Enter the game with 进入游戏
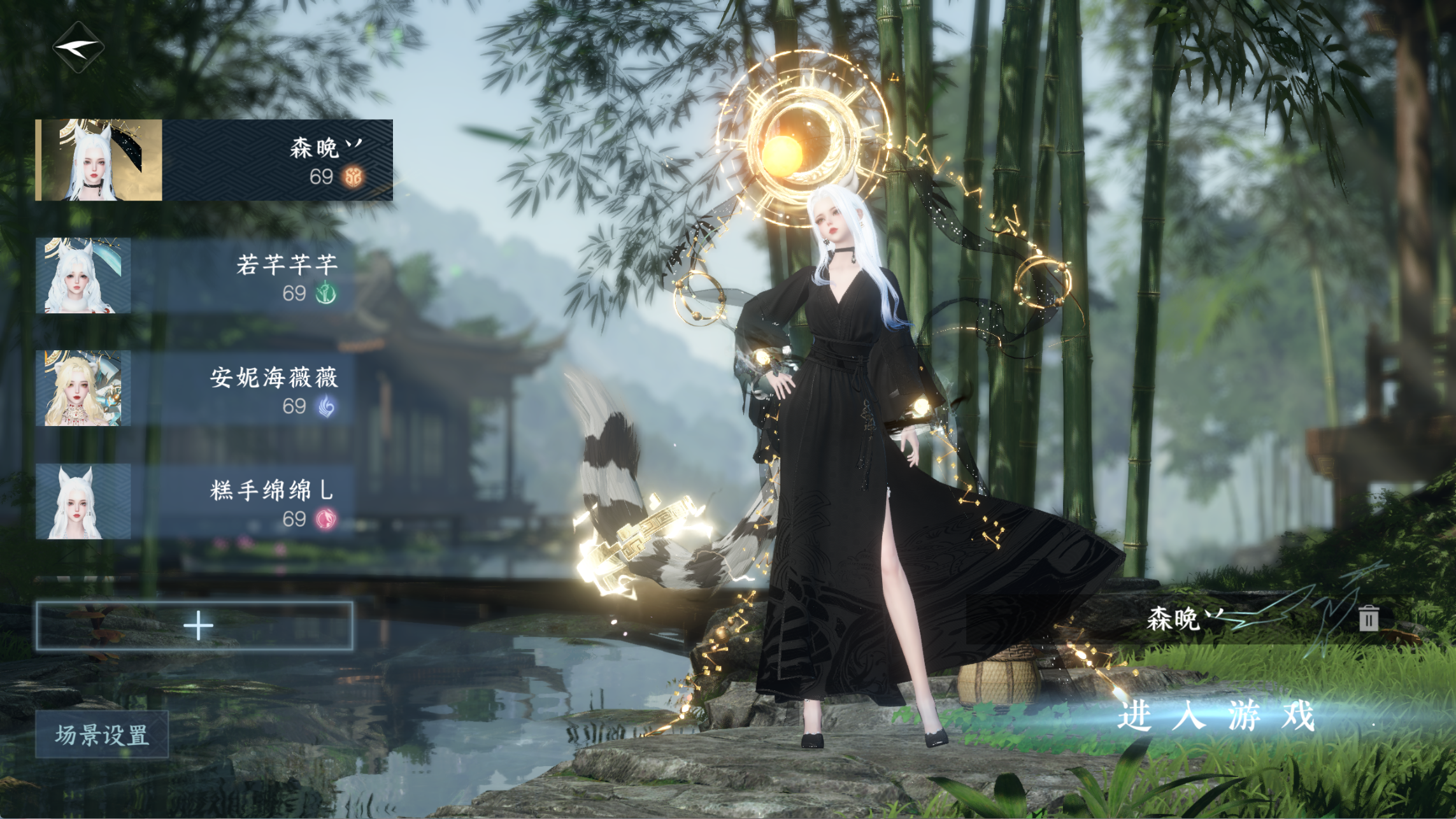This screenshot has height=819, width=1456. point(1217,716)
